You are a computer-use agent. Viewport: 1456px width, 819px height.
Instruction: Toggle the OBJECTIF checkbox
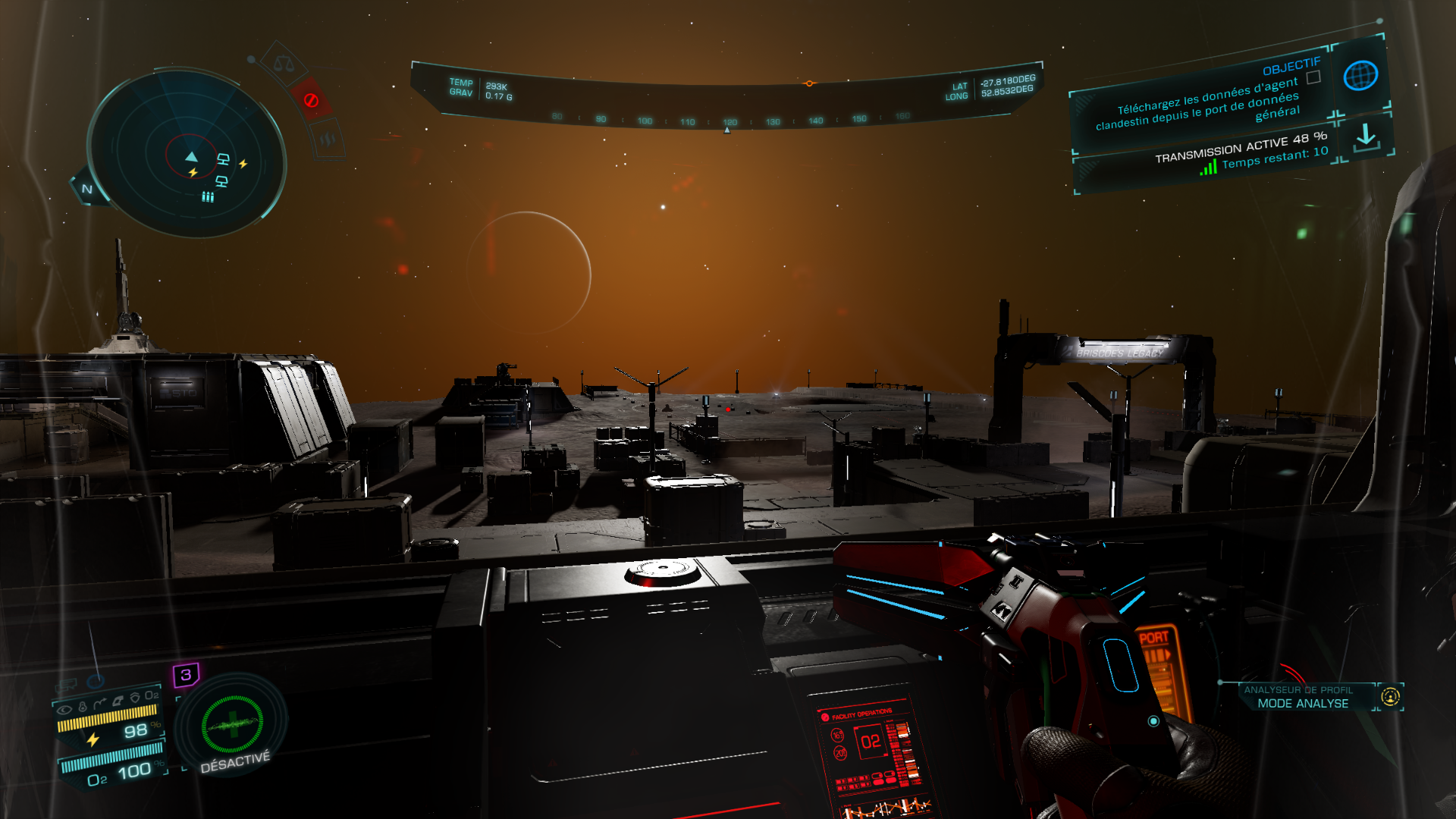1313,77
